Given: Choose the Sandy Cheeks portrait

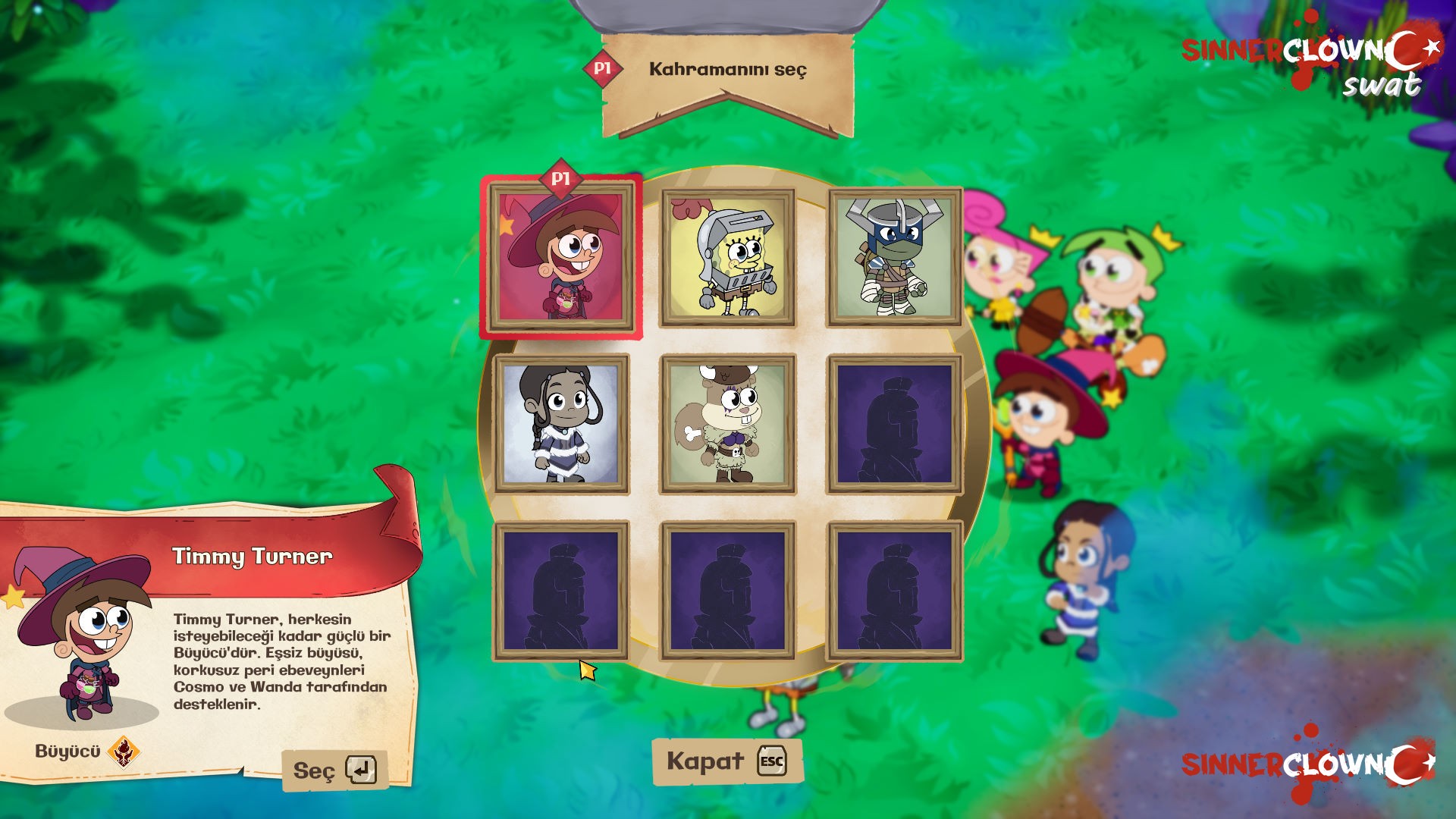Looking at the screenshot, I should (x=728, y=423).
